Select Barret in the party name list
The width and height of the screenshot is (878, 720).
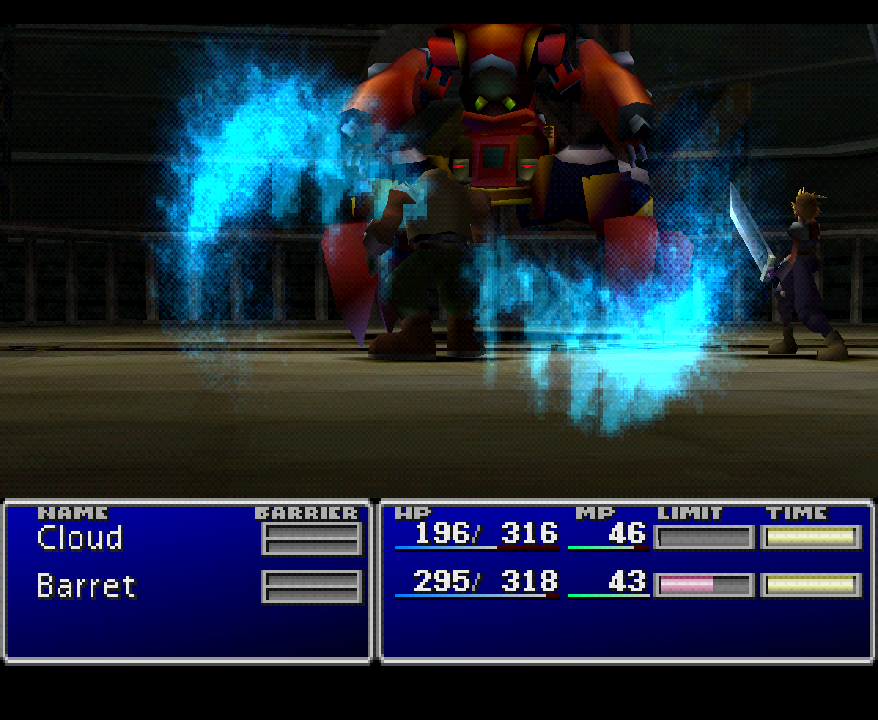(x=86, y=585)
